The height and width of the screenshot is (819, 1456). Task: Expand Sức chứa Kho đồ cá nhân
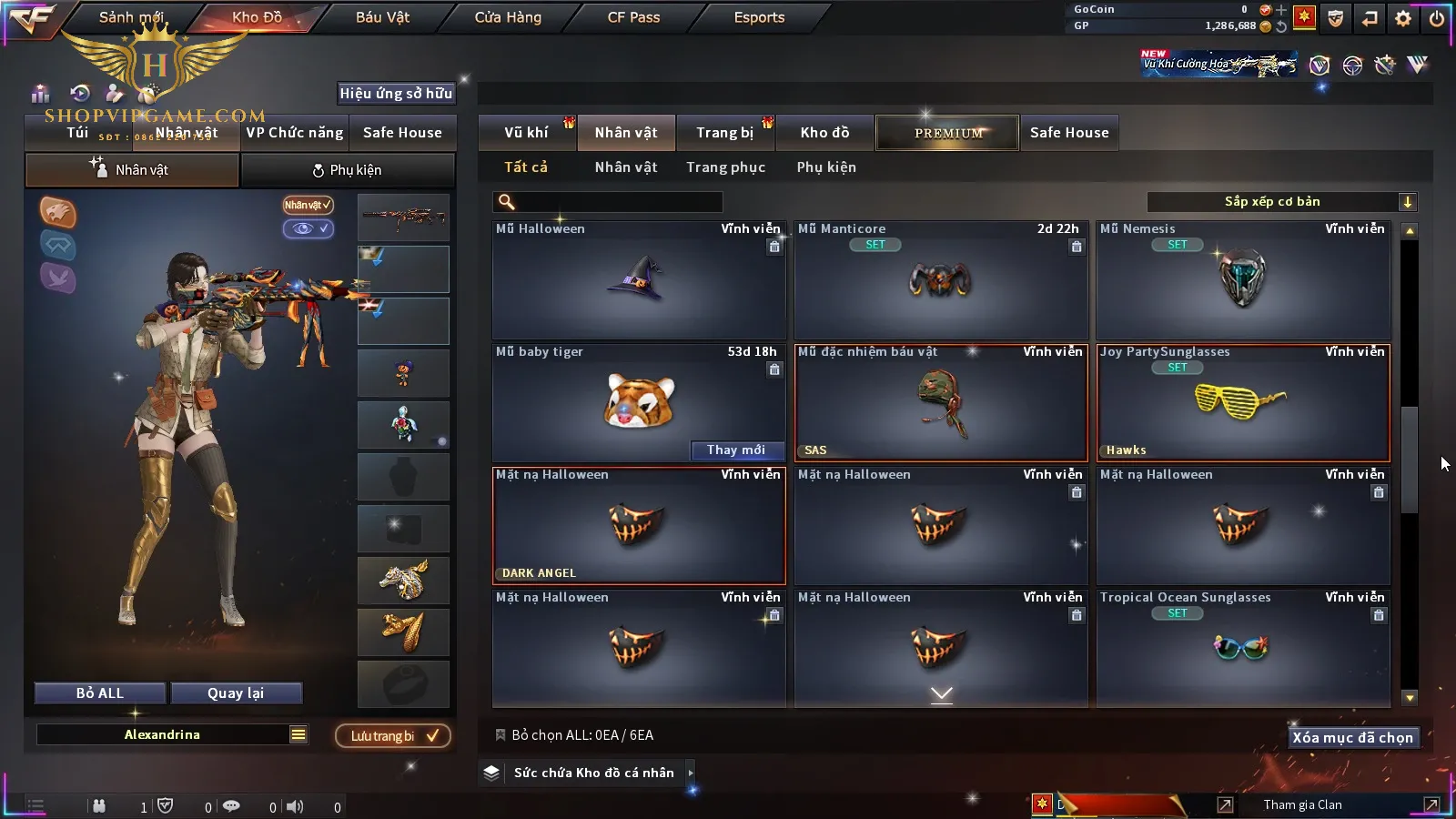(593, 773)
